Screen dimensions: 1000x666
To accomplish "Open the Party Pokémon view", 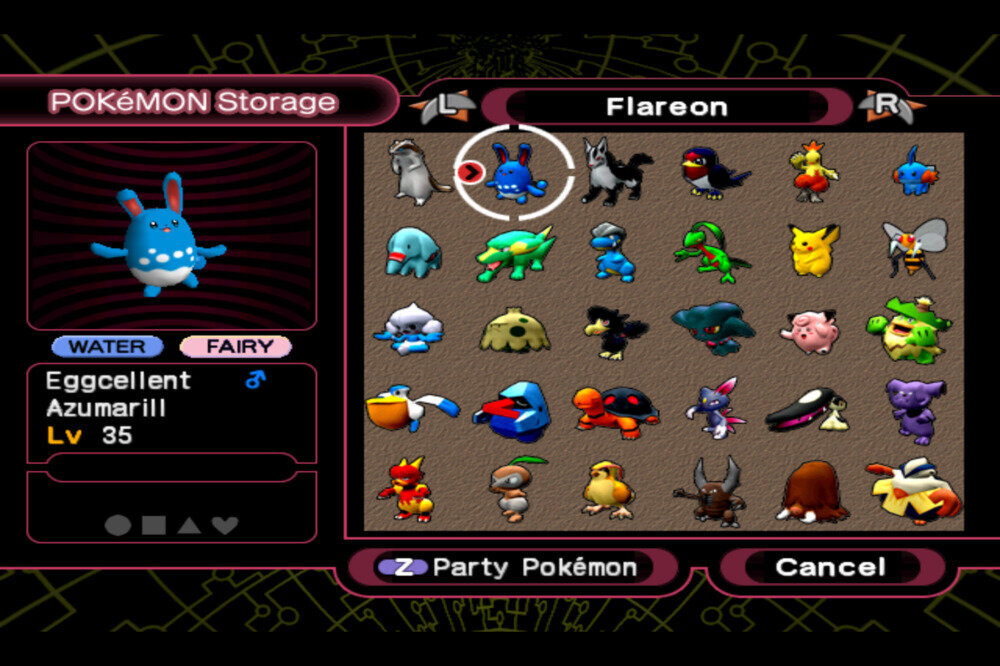I will pos(512,567).
